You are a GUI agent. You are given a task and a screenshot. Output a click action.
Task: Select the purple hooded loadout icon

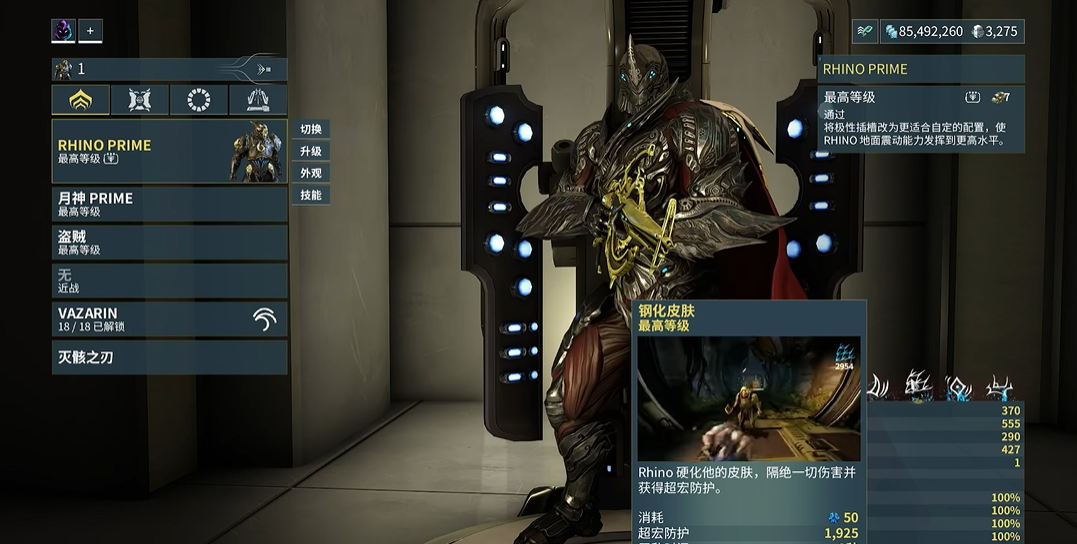[64, 31]
